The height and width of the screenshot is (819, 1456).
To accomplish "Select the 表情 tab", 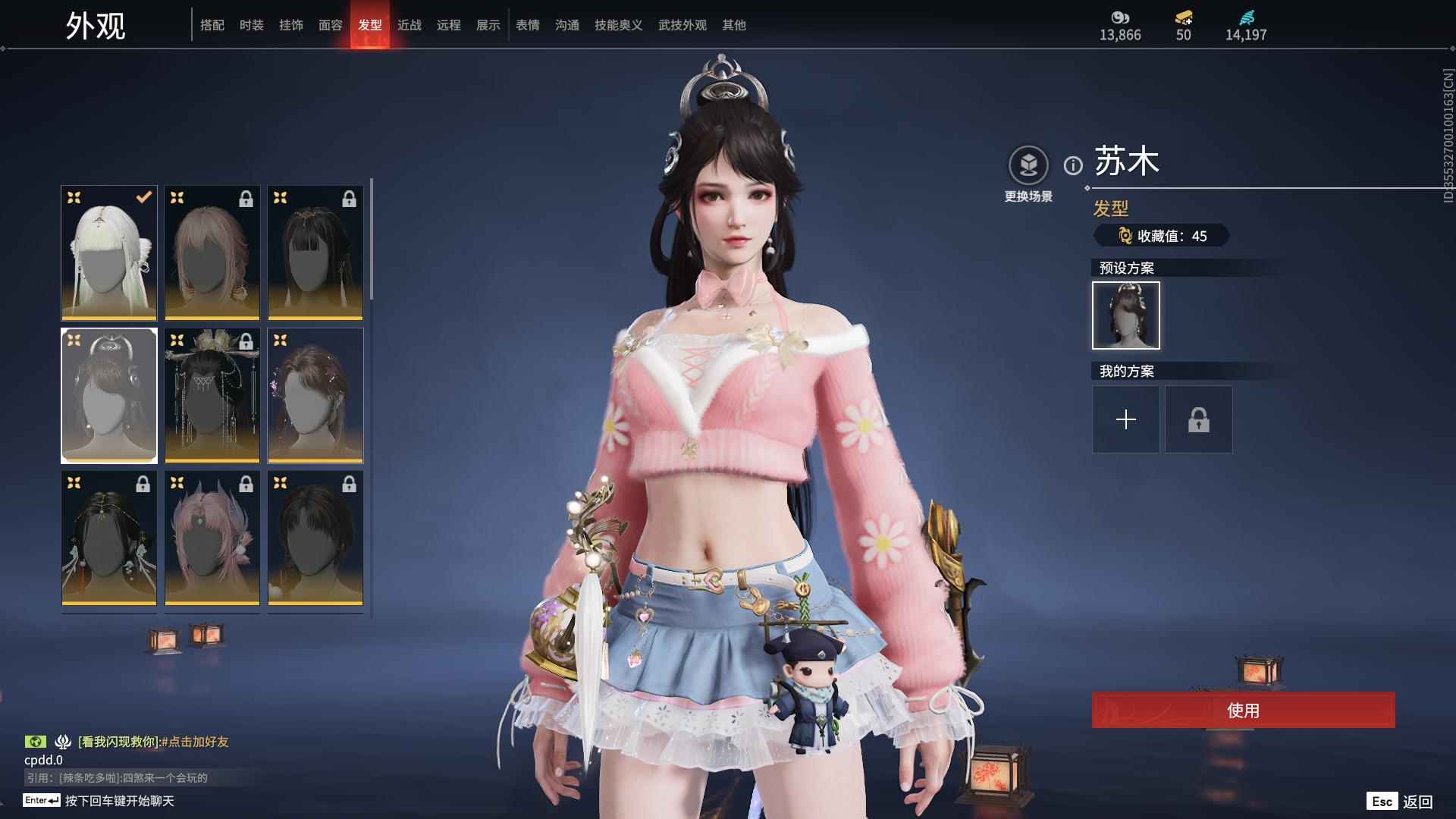I will (527, 25).
